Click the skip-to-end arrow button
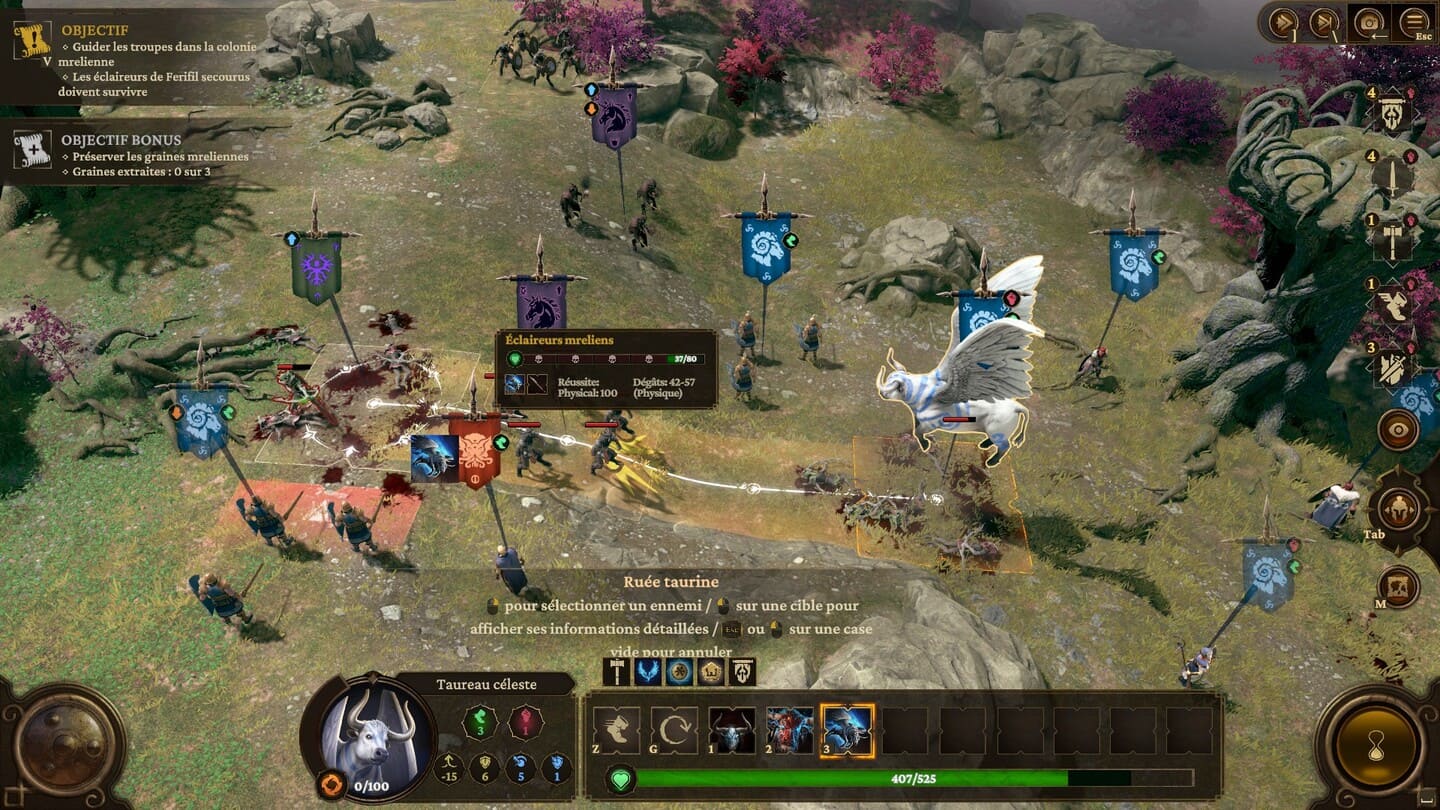Image resolution: width=1440 pixels, height=810 pixels. click(x=1323, y=22)
